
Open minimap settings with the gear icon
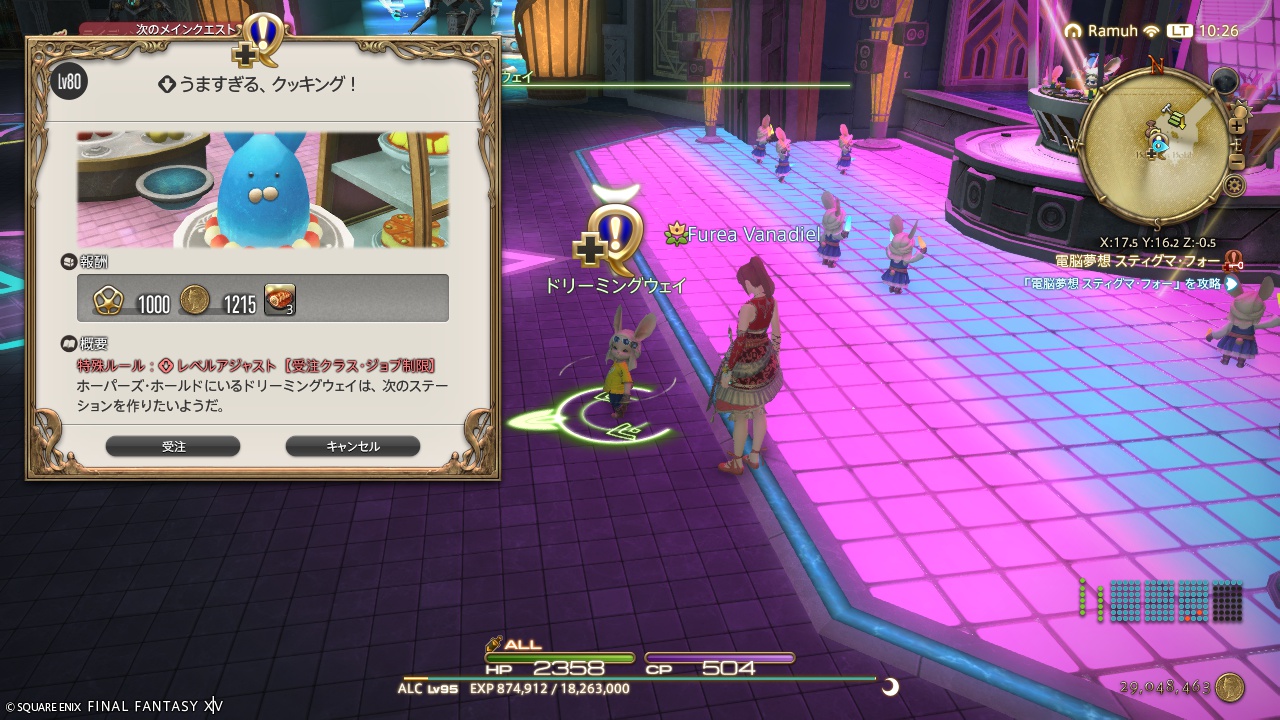pos(1236,184)
